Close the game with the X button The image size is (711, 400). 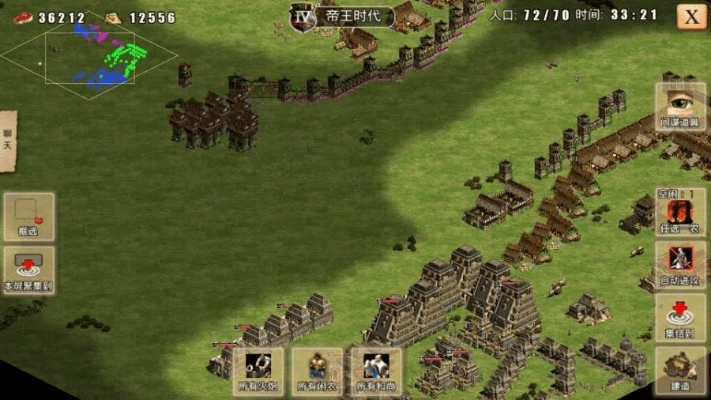pyautogui.click(x=691, y=16)
